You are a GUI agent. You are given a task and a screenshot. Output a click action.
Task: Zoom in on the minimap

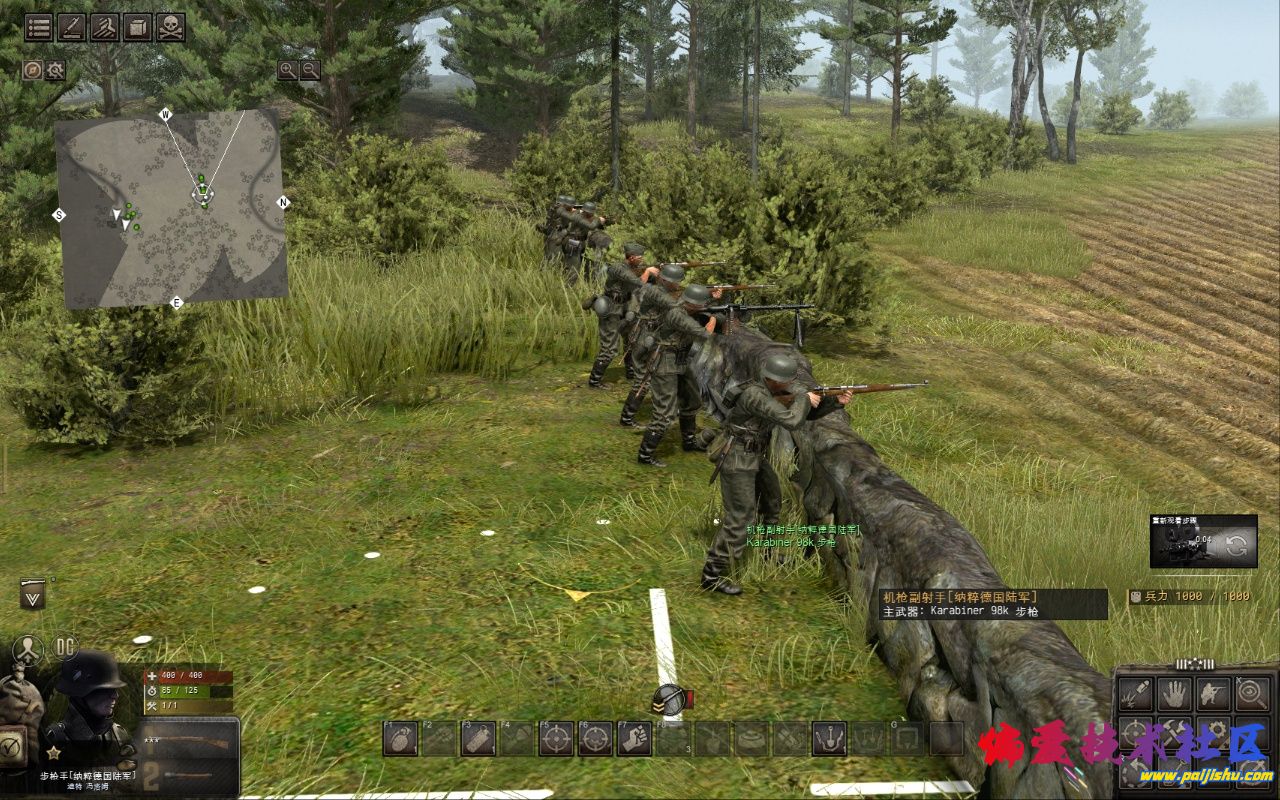click(x=288, y=70)
